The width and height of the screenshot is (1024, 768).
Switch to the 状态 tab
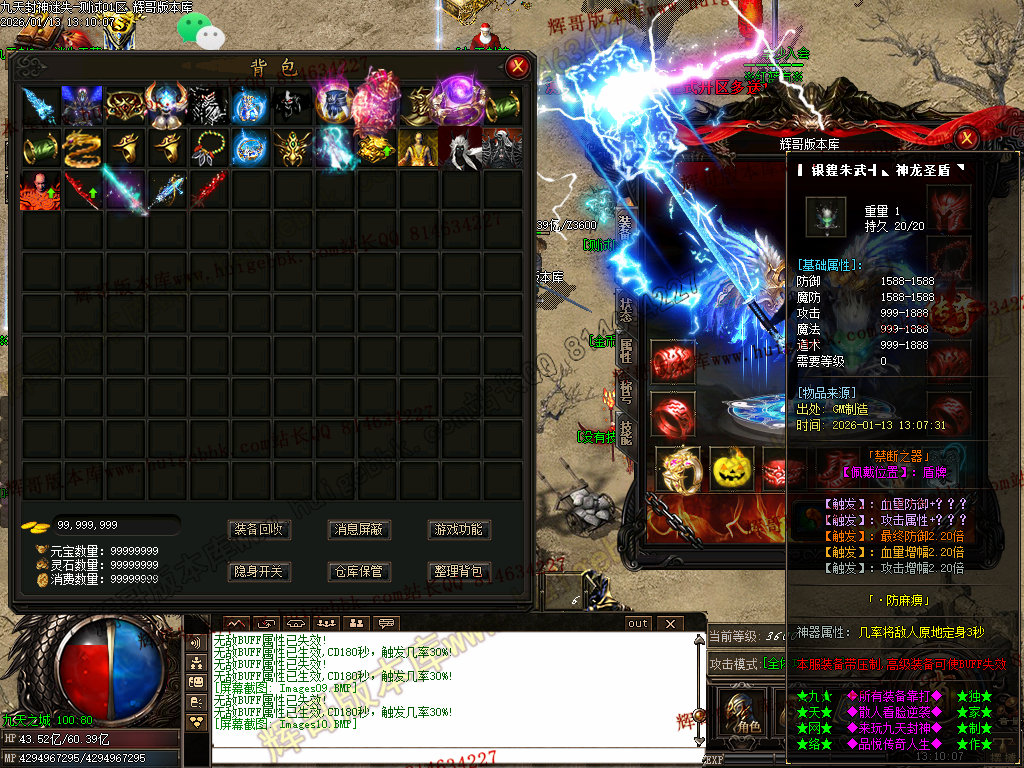coord(626,309)
